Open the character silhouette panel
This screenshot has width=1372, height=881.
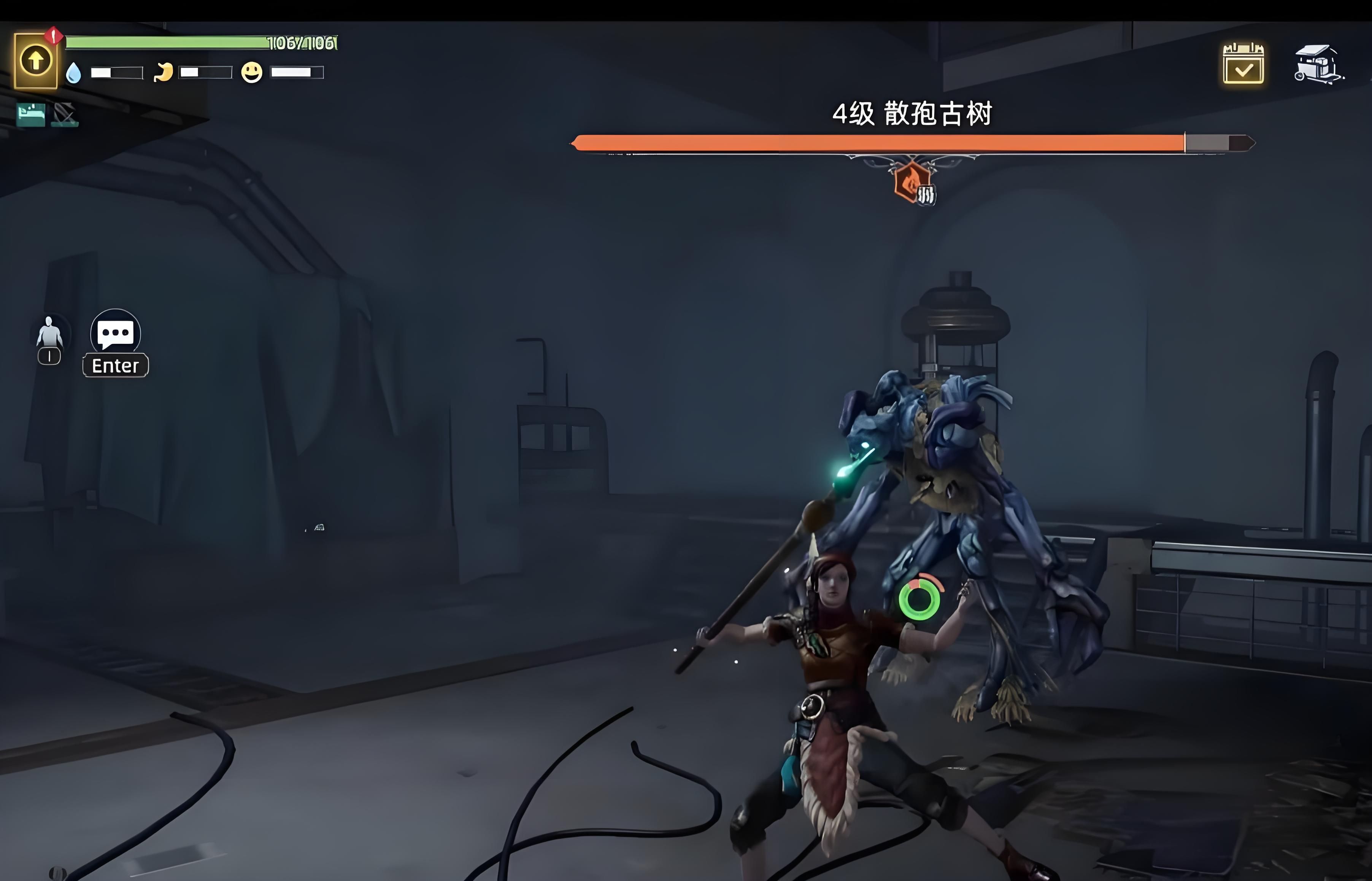click(49, 332)
